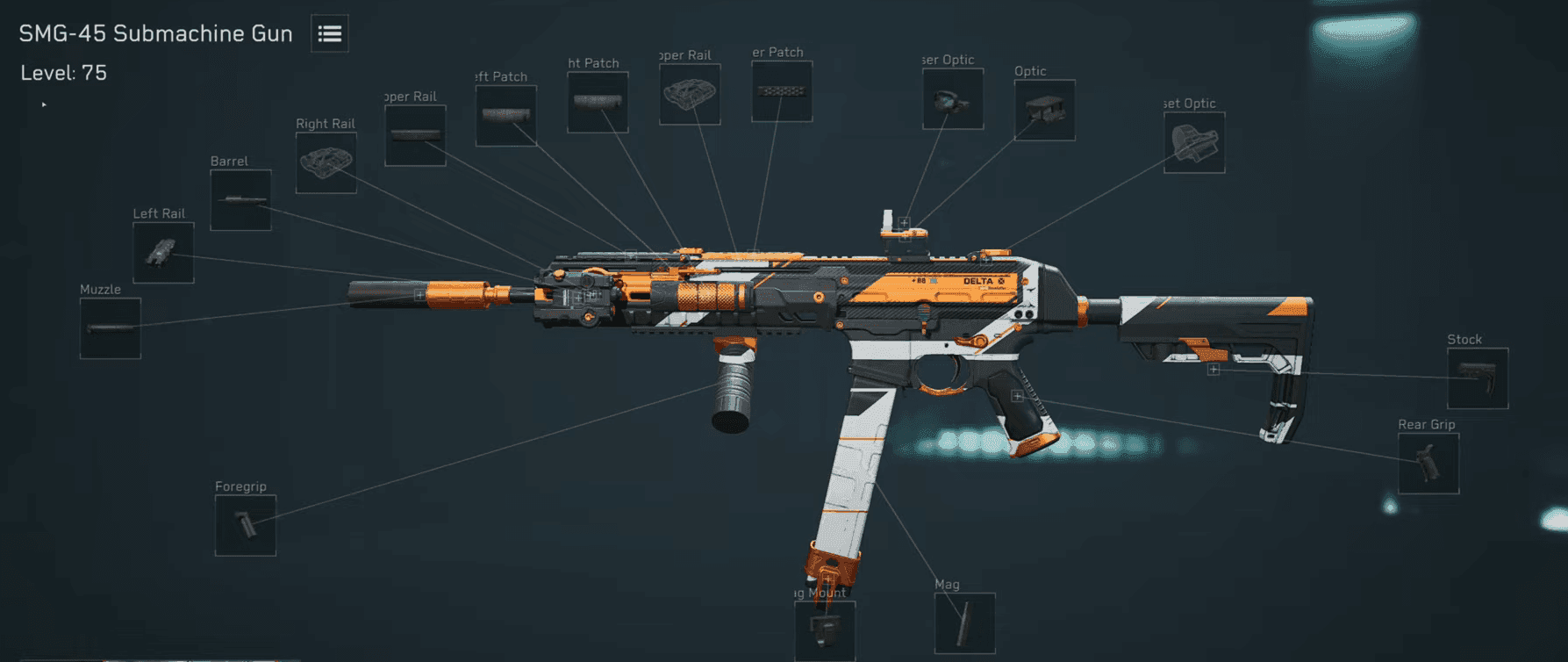Click the plus marker above the rear sight
Image resolution: width=1568 pixels, height=662 pixels.
tap(904, 222)
